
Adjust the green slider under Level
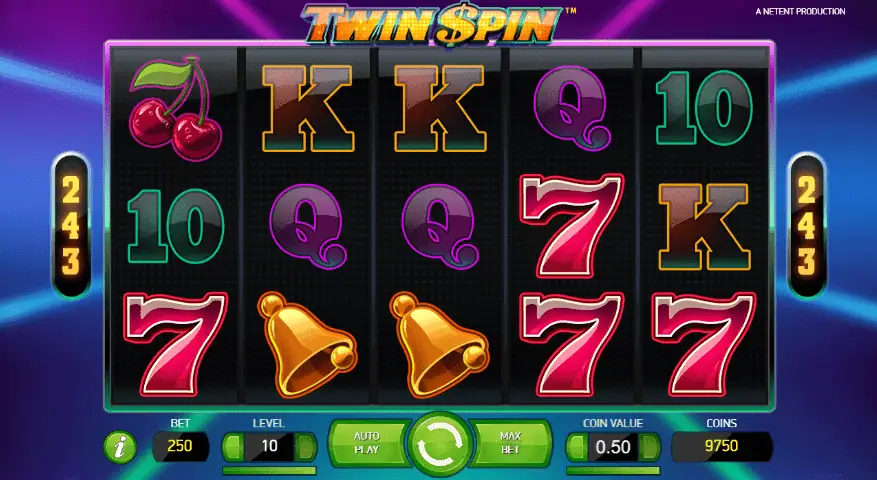(x=269, y=469)
